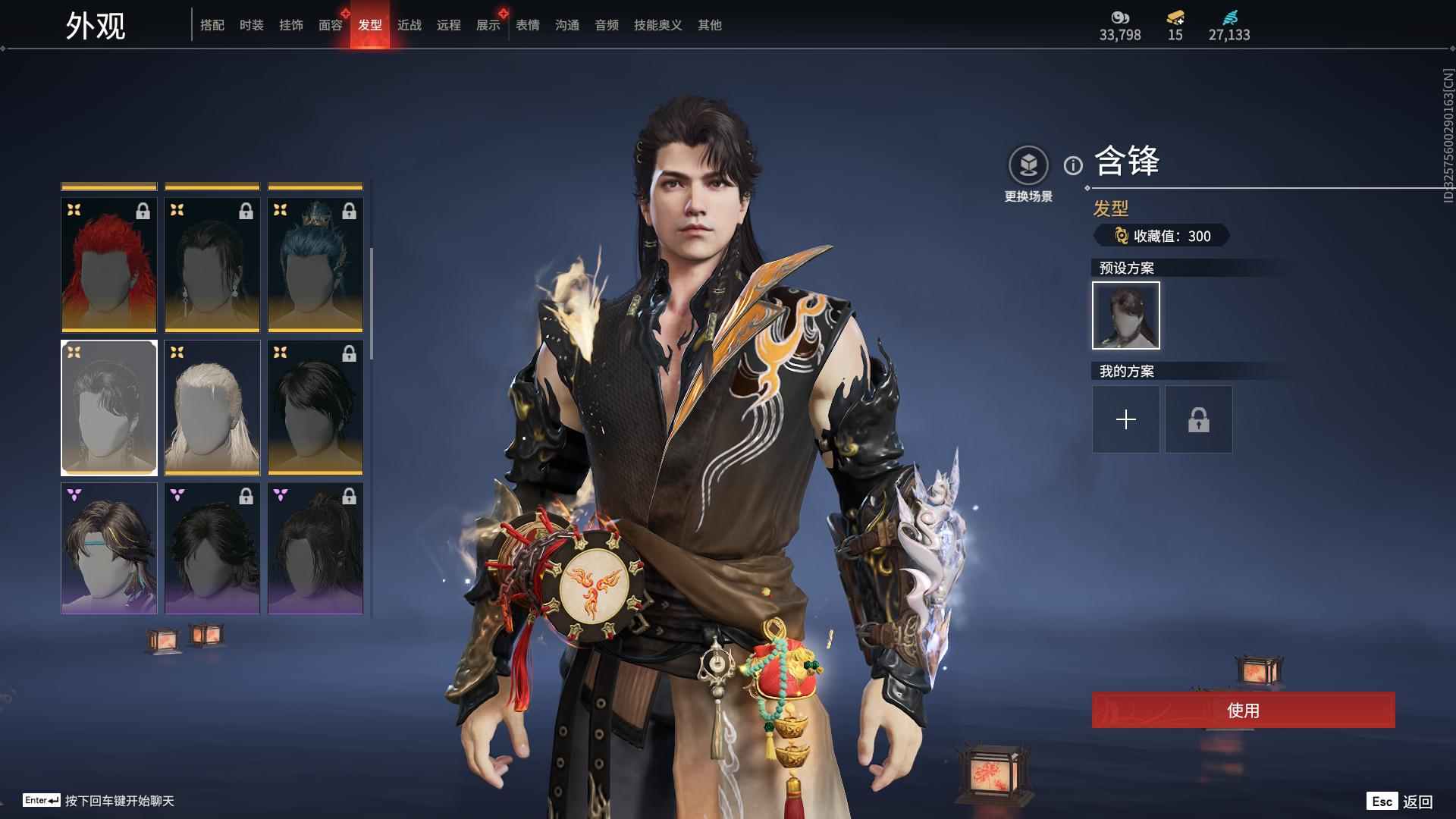Select the 技能奥义 tab
The image size is (1456, 819).
click(658, 25)
